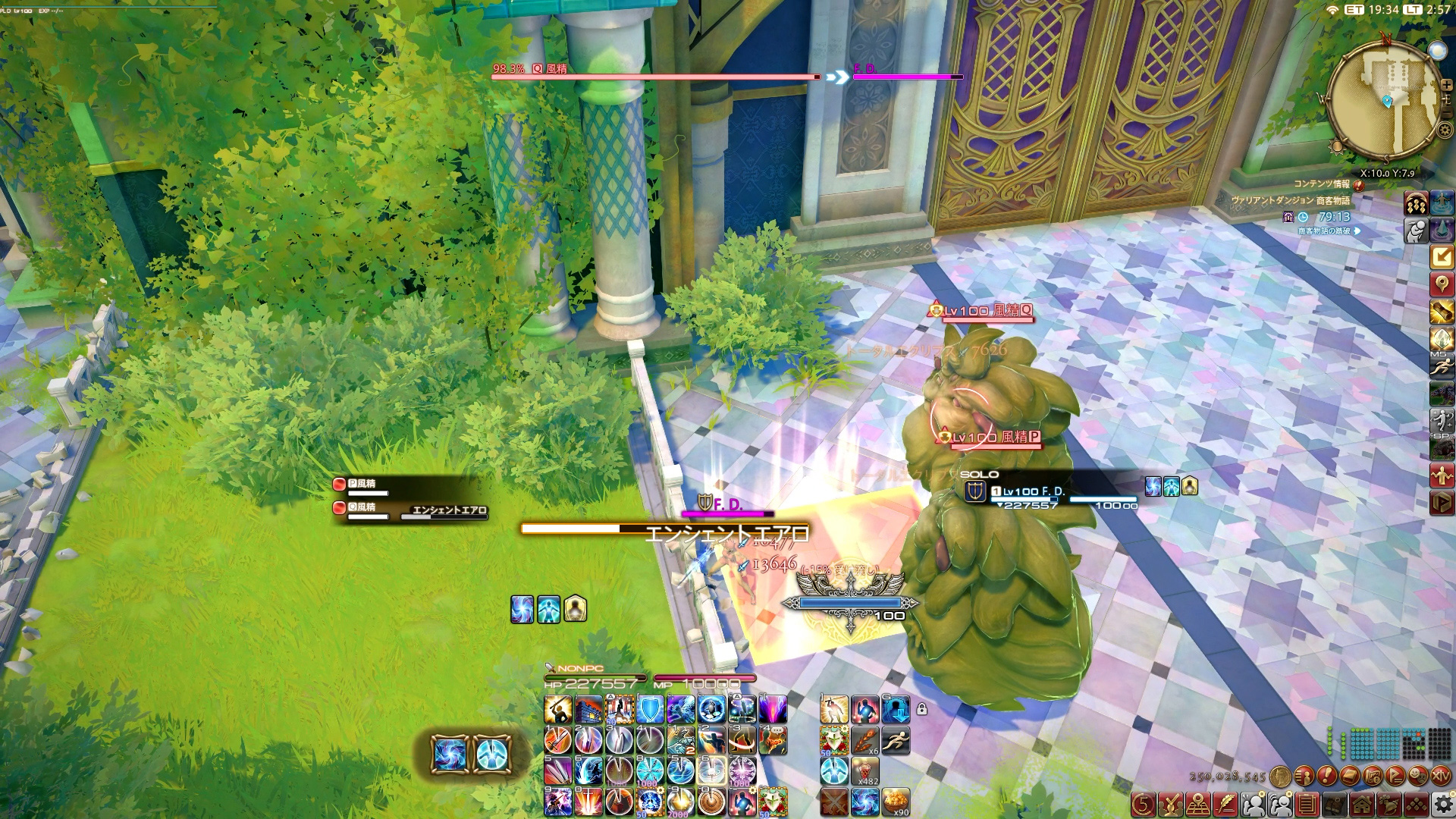Open the house icon in the main menu

(x=1362, y=804)
